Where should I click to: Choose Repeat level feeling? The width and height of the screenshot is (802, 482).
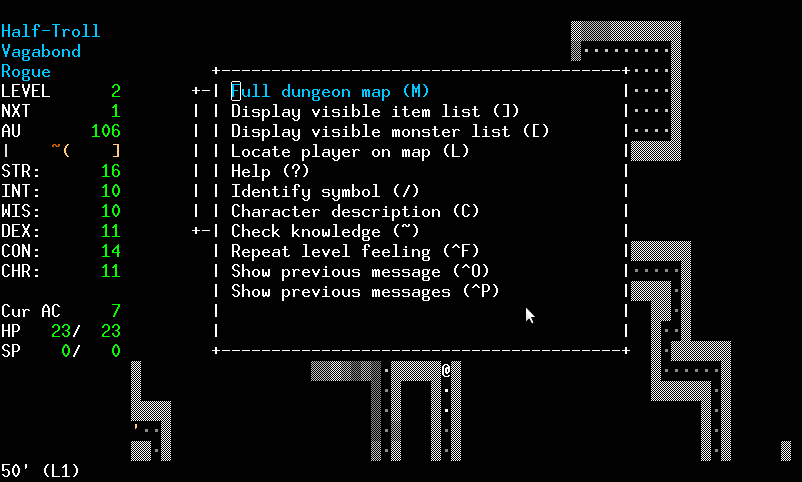(x=360, y=251)
